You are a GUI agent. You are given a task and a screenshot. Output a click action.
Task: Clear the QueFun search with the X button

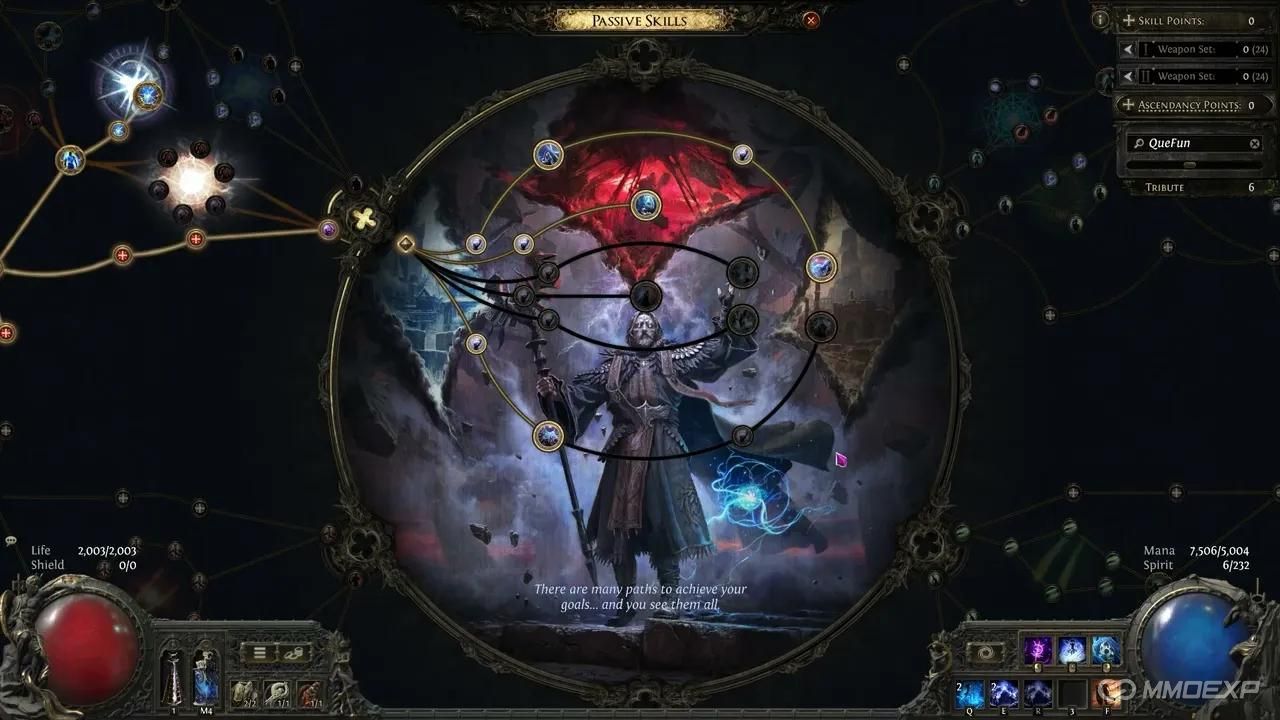coord(1256,142)
